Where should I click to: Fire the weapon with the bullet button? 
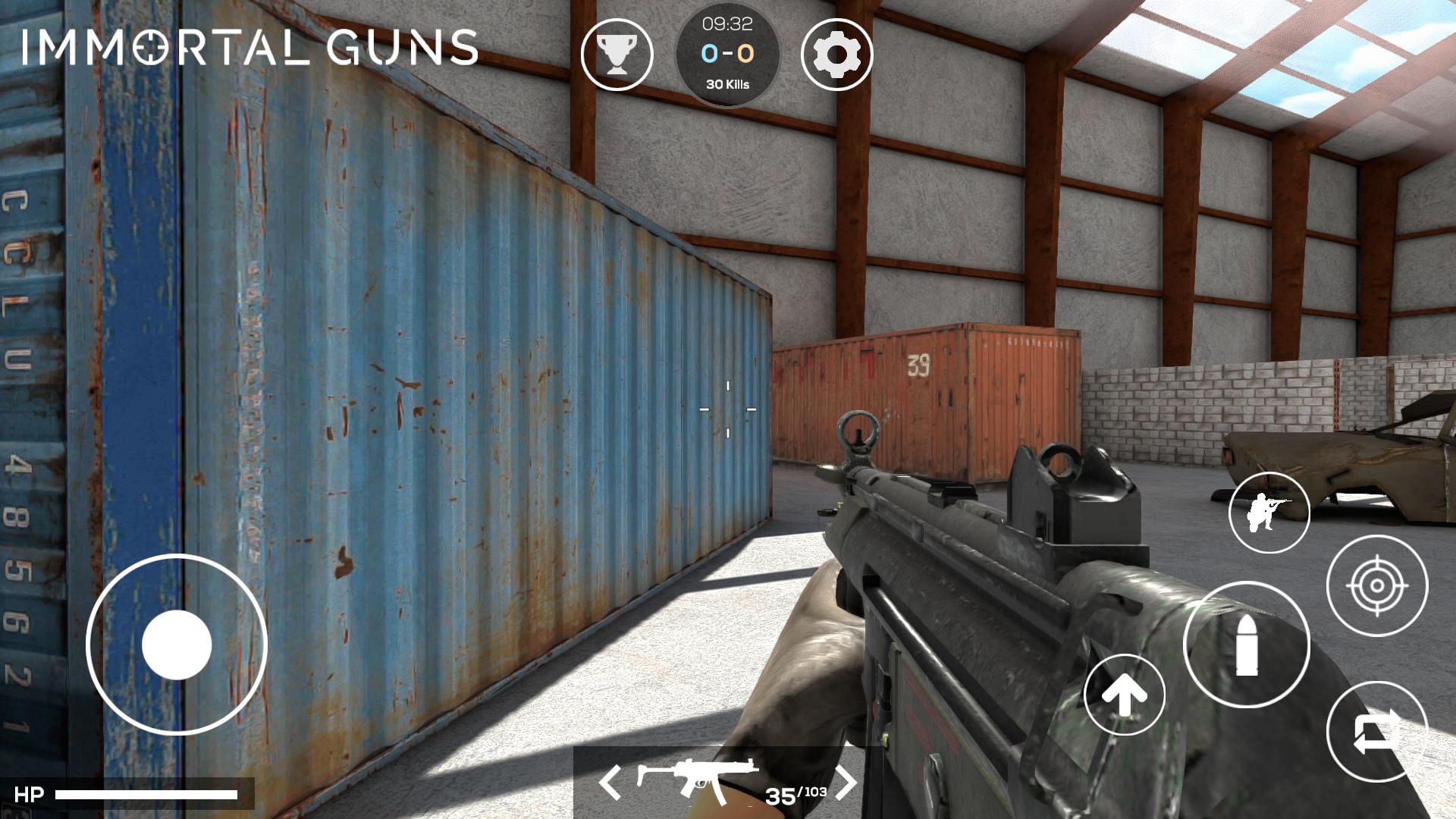click(x=1246, y=645)
